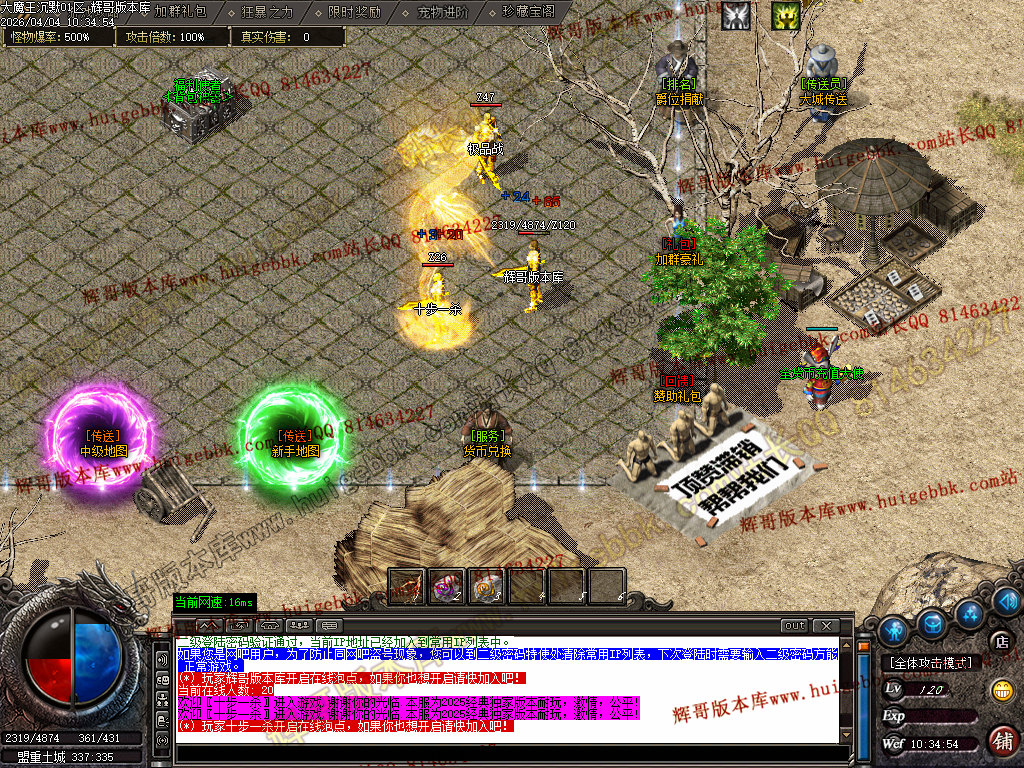Select the 限时奖励 menu entry
1024x768 pixels.
[x=353, y=12]
